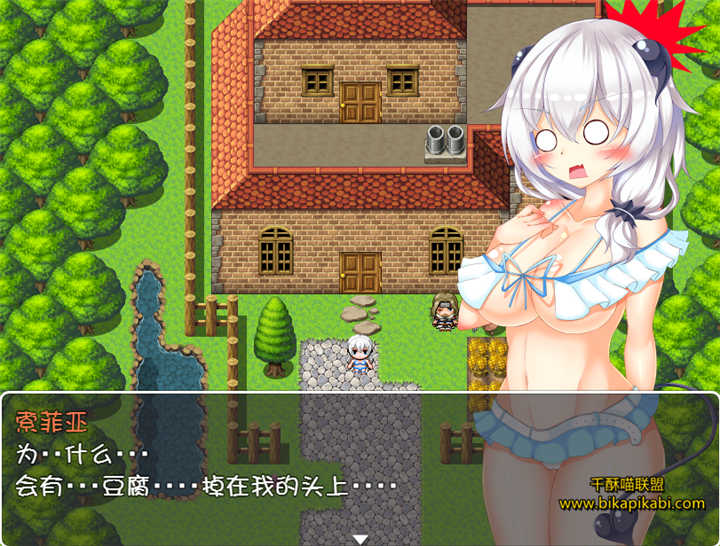Screen dimensions: 720x546
Task: Advance dialogue with the white continue arrow
Action: click(x=360, y=538)
